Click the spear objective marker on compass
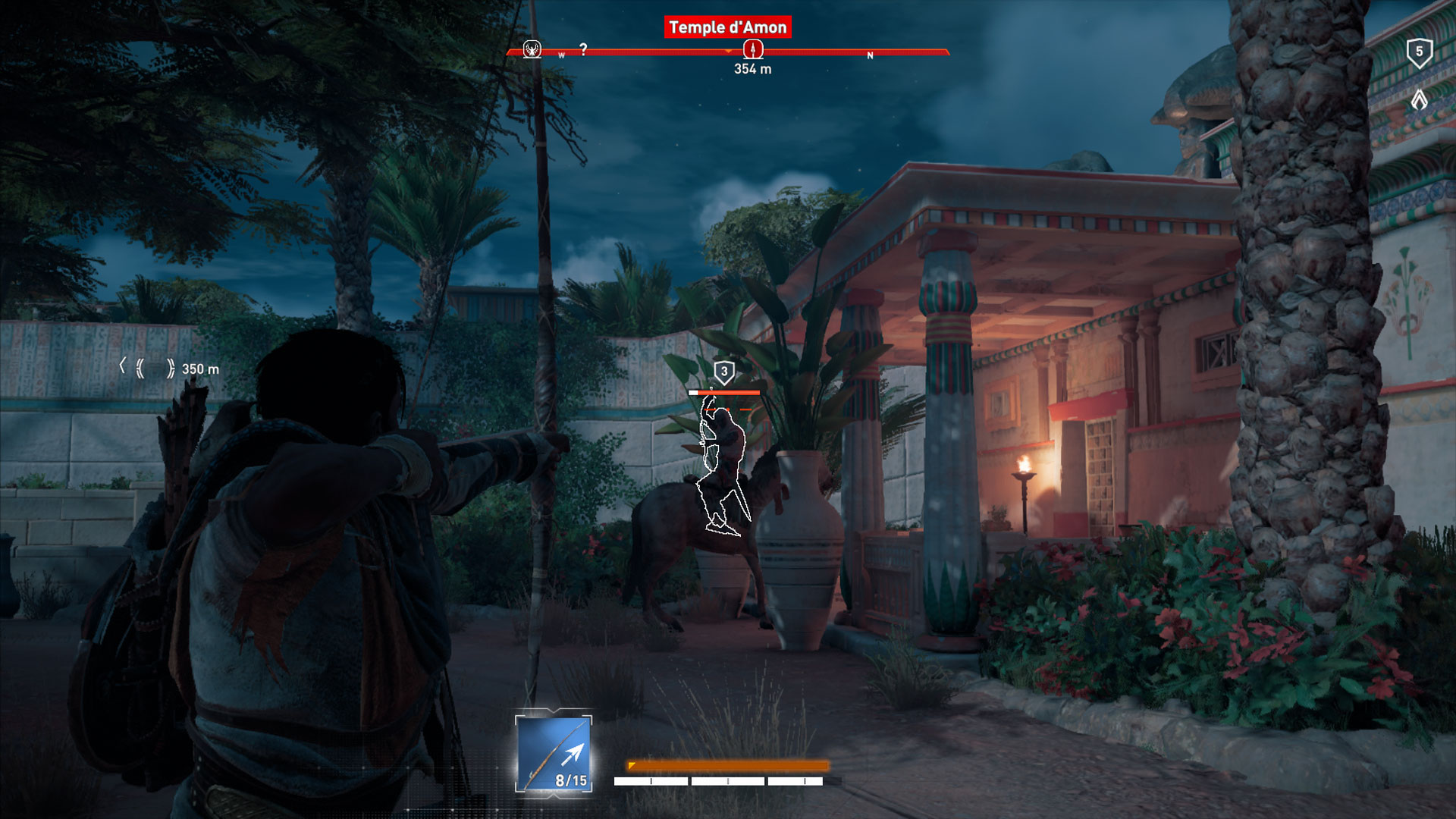1456x819 pixels. pyautogui.click(x=751, y=49)
